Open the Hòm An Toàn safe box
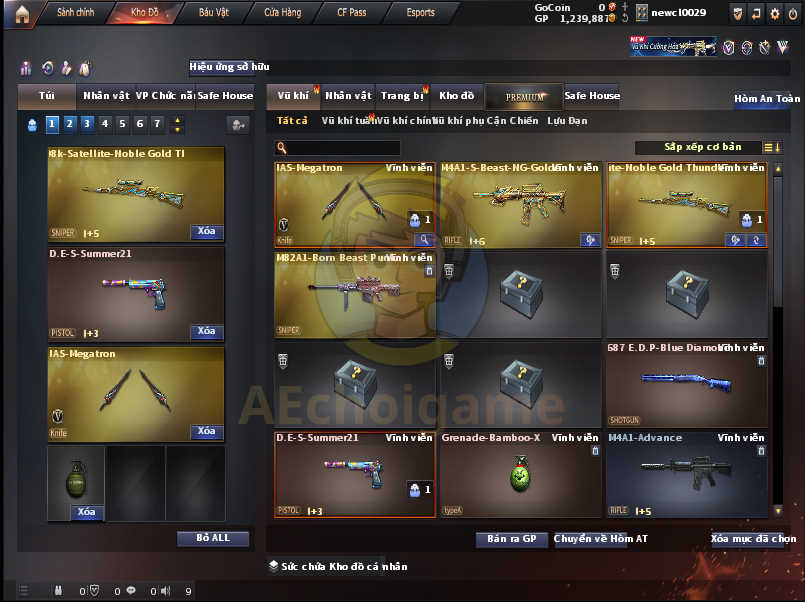The width and height of the screenshot is (805, 602). click(767, 99)
